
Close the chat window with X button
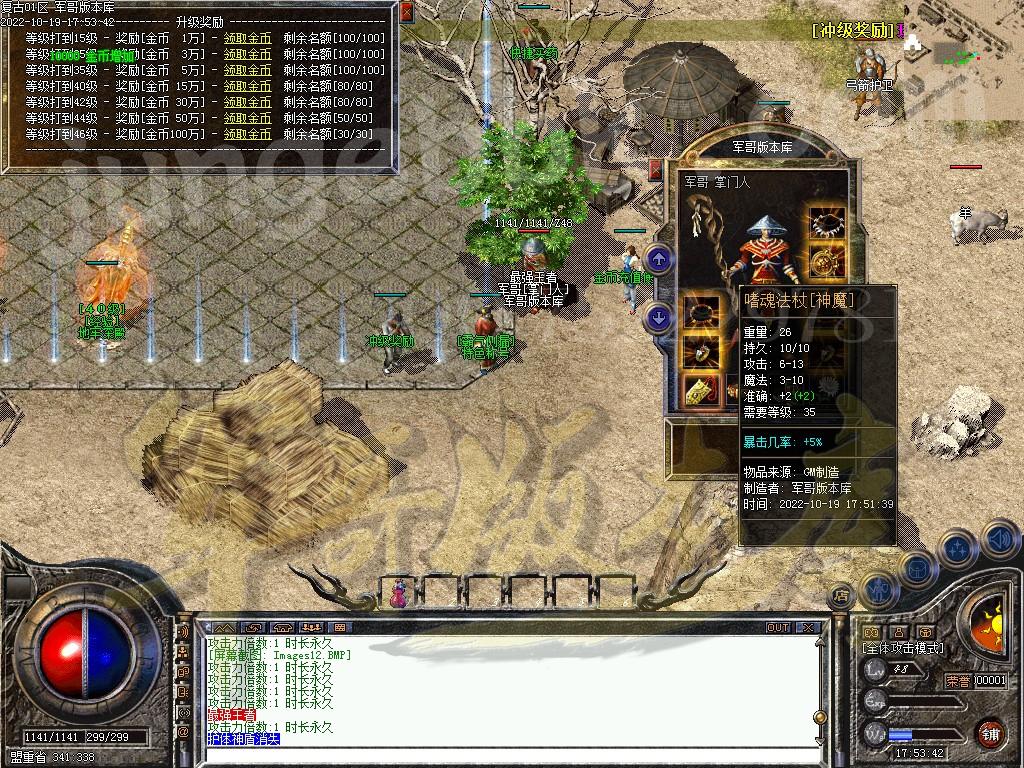808,628
